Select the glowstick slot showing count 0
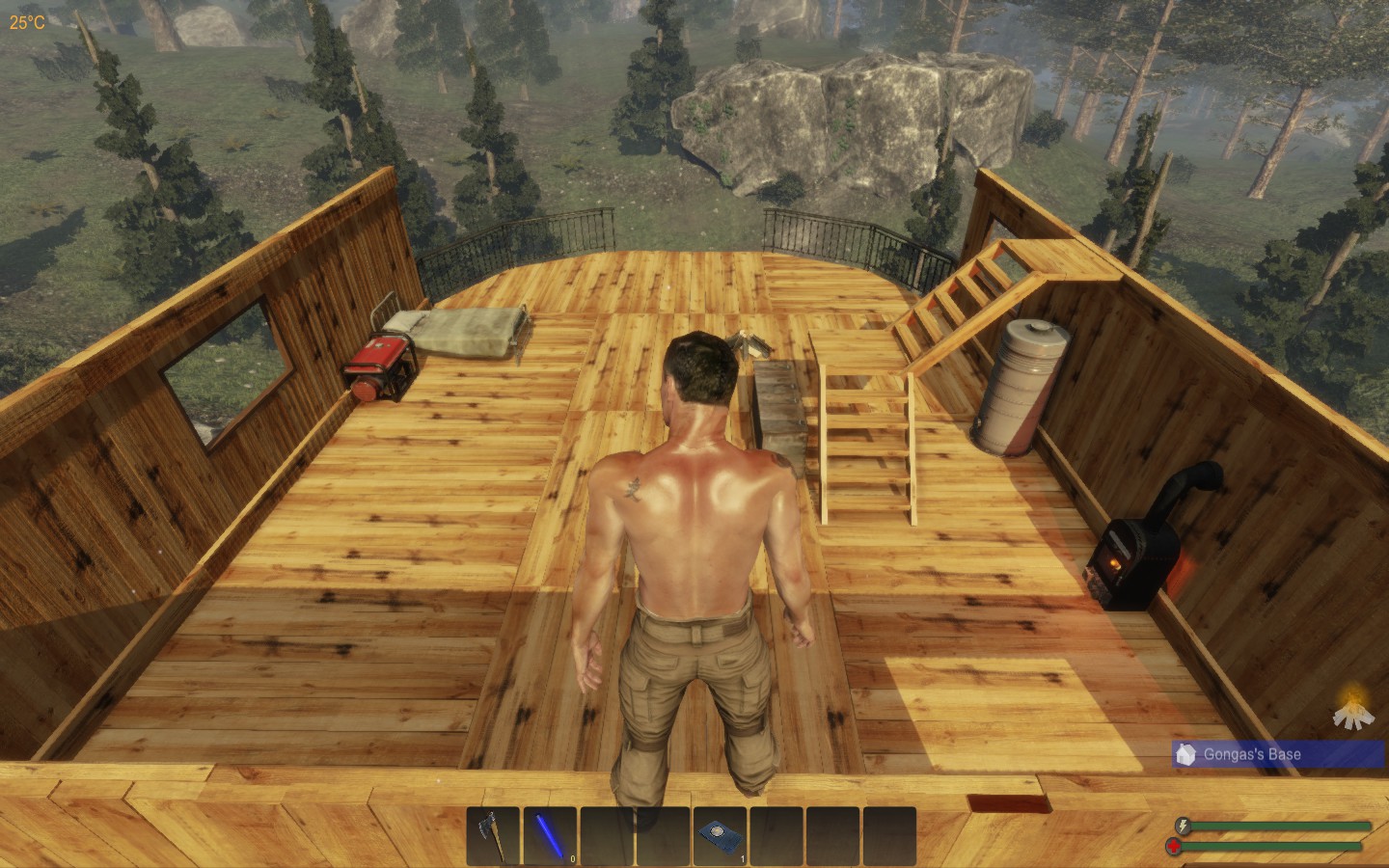The width and height of the screenshot is (1389, 868). (550, 835)
